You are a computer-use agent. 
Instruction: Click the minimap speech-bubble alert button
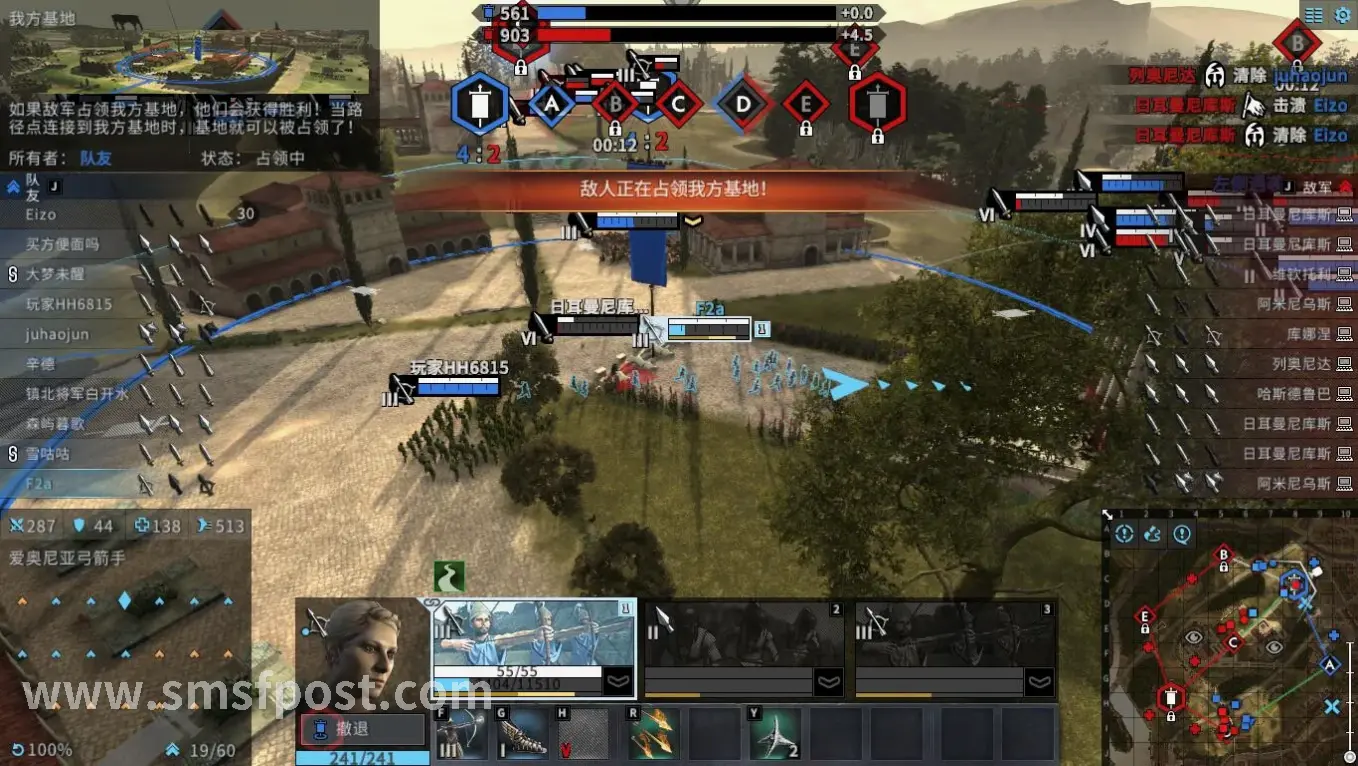[1182, 534]
